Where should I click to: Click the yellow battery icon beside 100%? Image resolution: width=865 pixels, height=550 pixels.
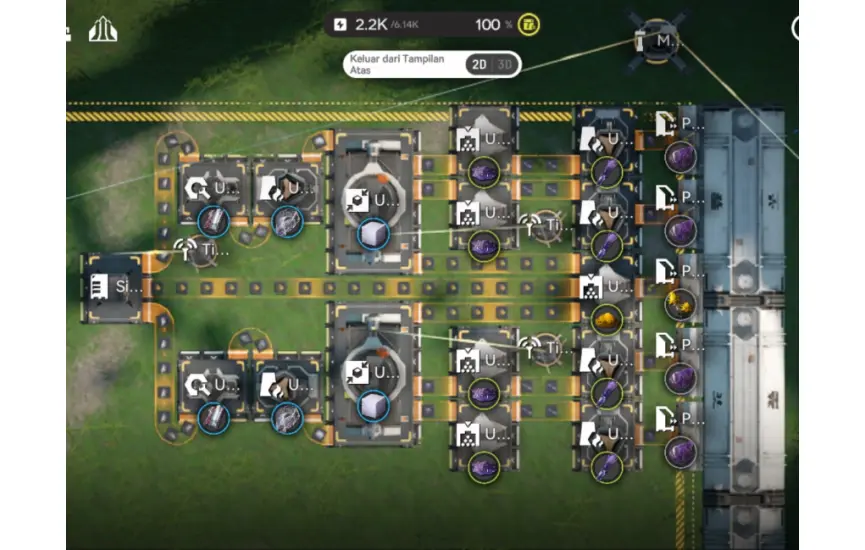[x=531, y=24]
